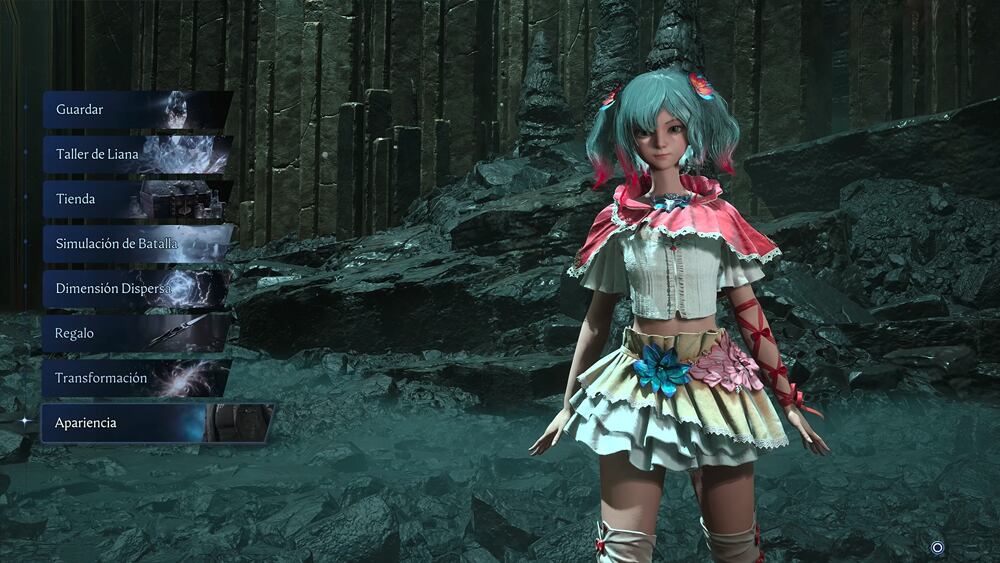This screenshot has height=563, width=1000.
Task: Enter the Tienda shop
Action: point(135,199)
